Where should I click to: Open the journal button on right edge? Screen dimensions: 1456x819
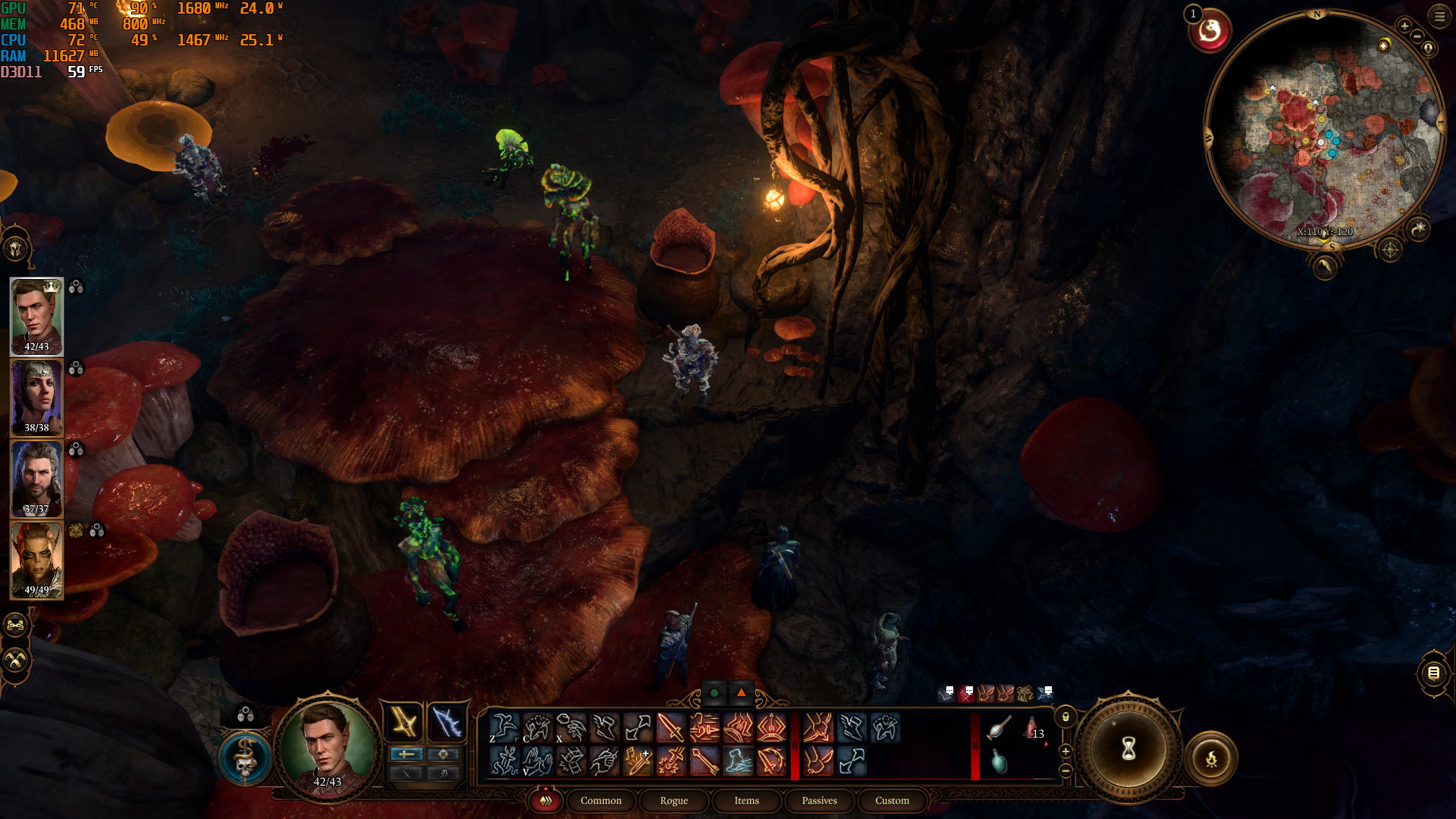[x=1433, y=673]
